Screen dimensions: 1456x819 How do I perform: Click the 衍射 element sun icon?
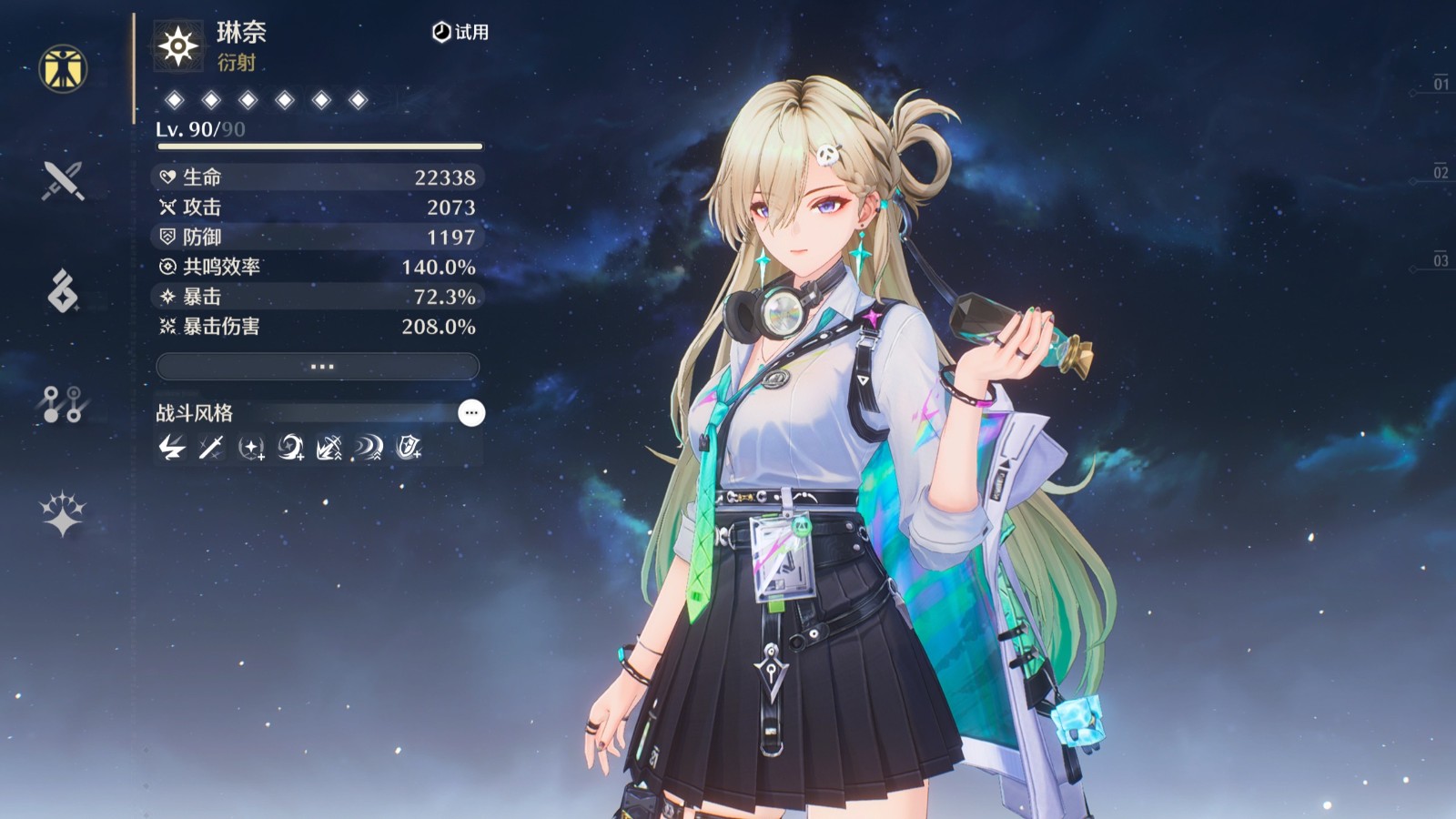[178, 45]
